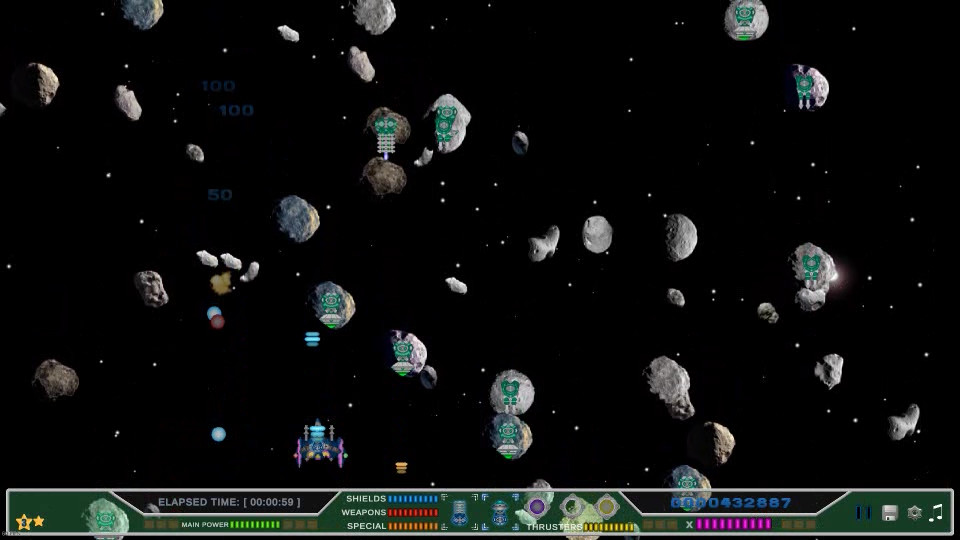Select the yellow orb special weapon
The width and height of the screenshot is (960, 540).
(x=606, y=507)
